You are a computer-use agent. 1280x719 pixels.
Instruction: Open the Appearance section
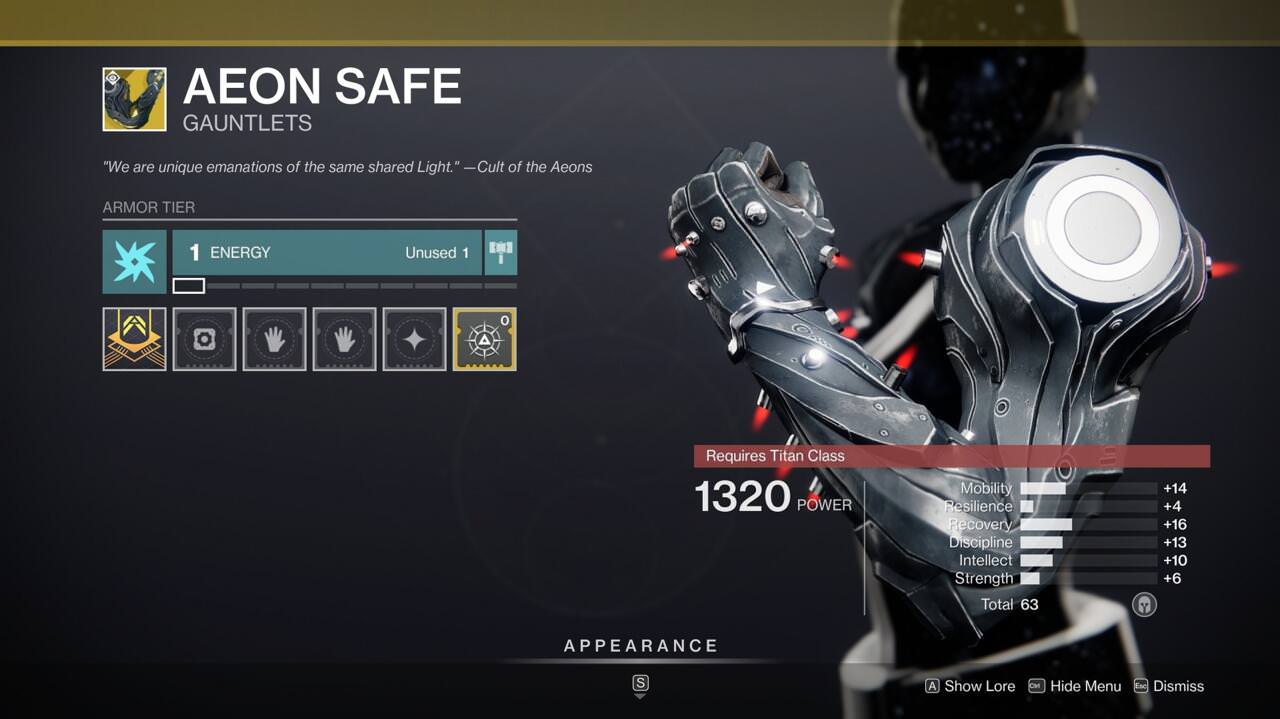(641, 646)
